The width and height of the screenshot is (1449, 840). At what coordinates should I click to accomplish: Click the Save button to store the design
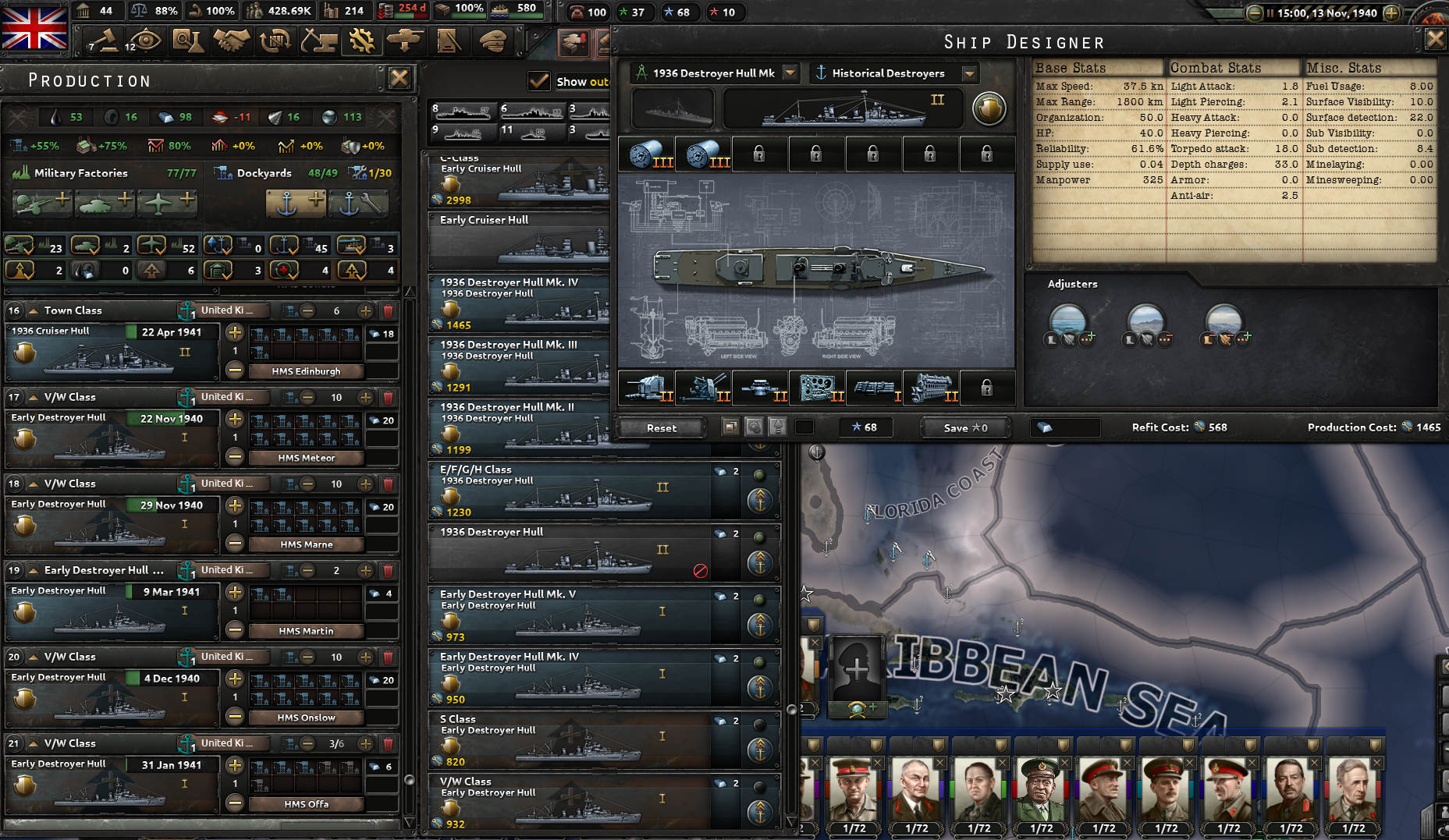click(x=965, y=427)
